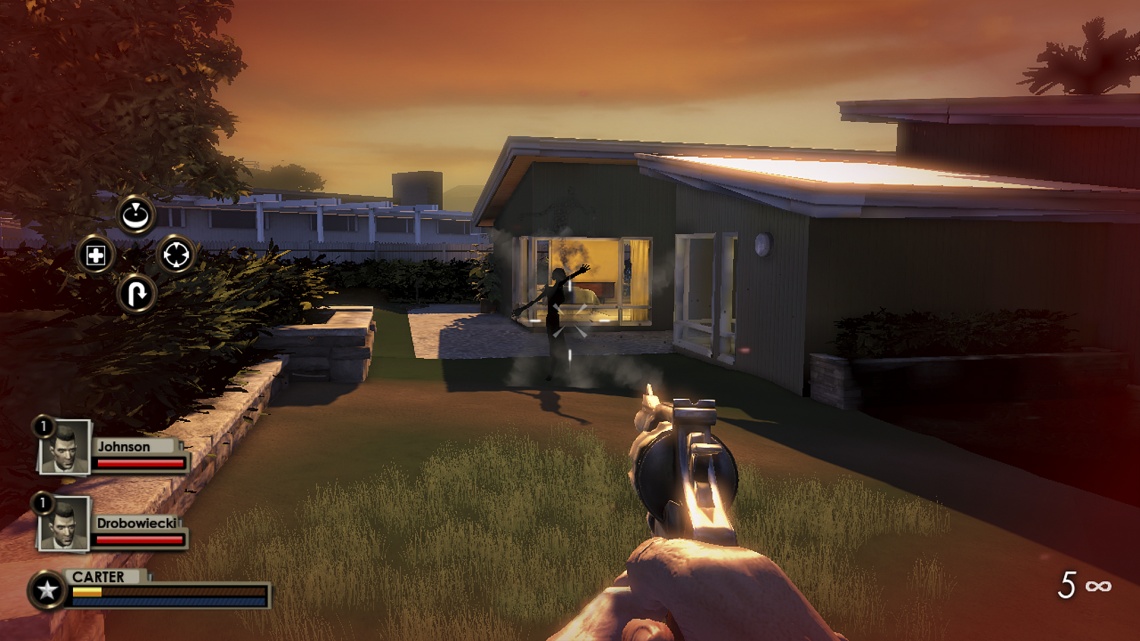Select squadmate Drobowiecki's portrait
The width and height of the screenshot is (1140, 641).
(x=65, y=524)
